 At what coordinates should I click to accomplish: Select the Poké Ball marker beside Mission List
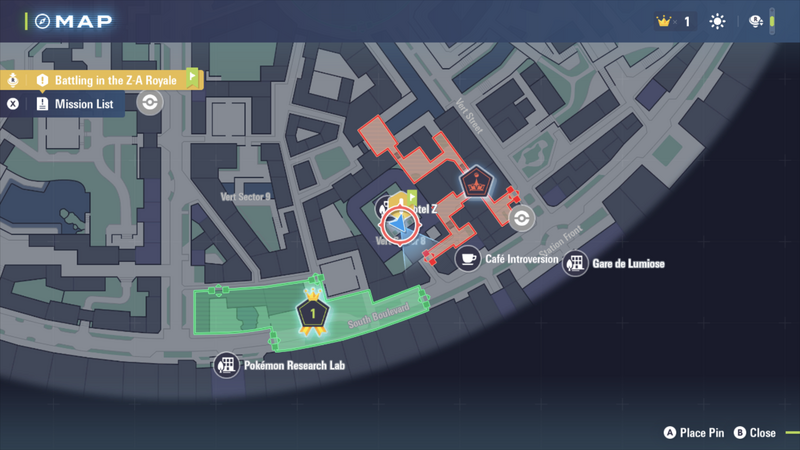click(150, 103)
